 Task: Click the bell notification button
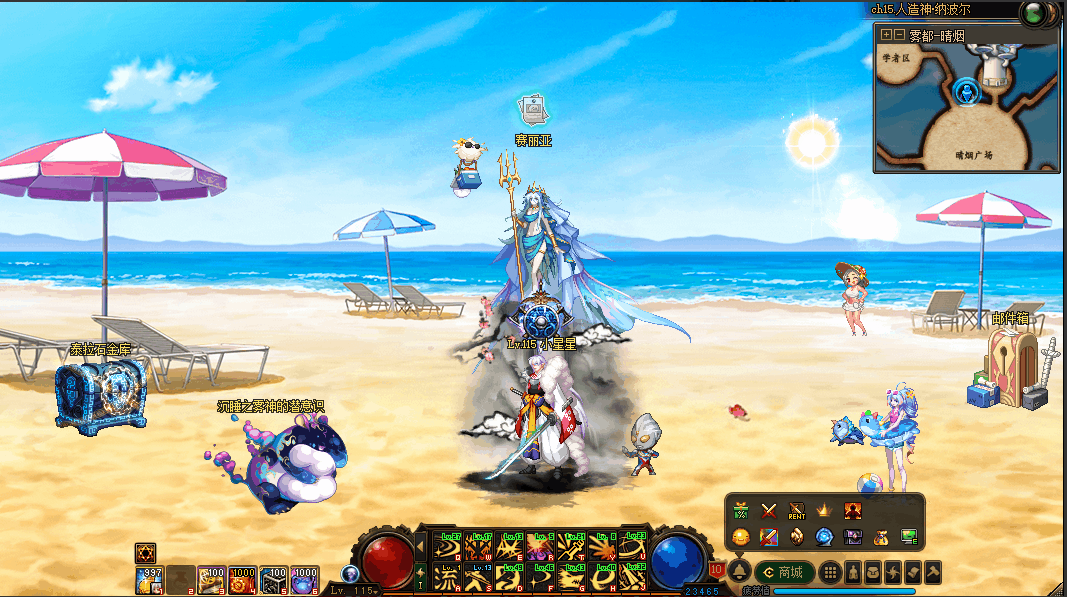[740, 572]
